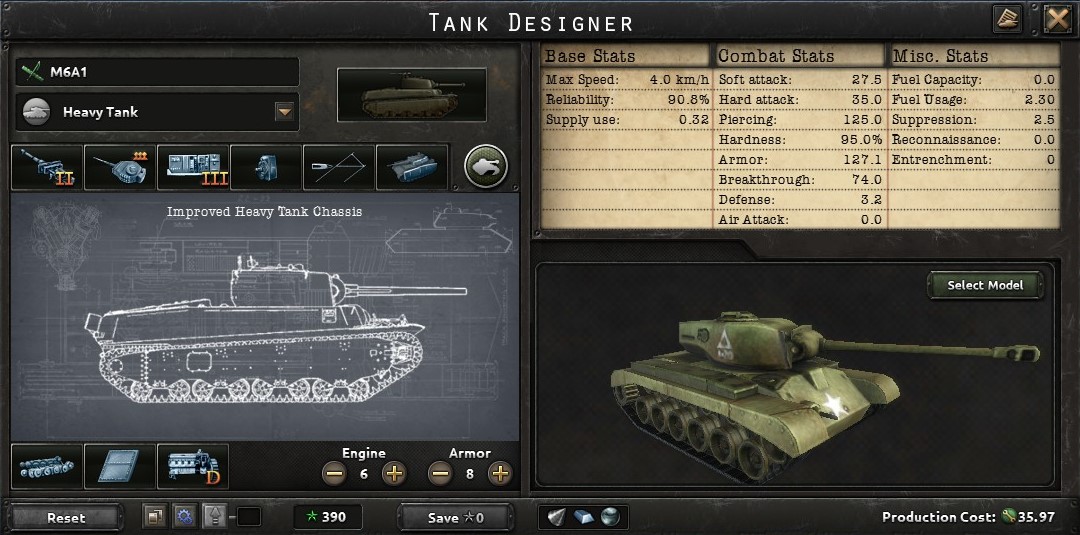
Task: Click the M6A1 design name field
Action: coord(157,72)
